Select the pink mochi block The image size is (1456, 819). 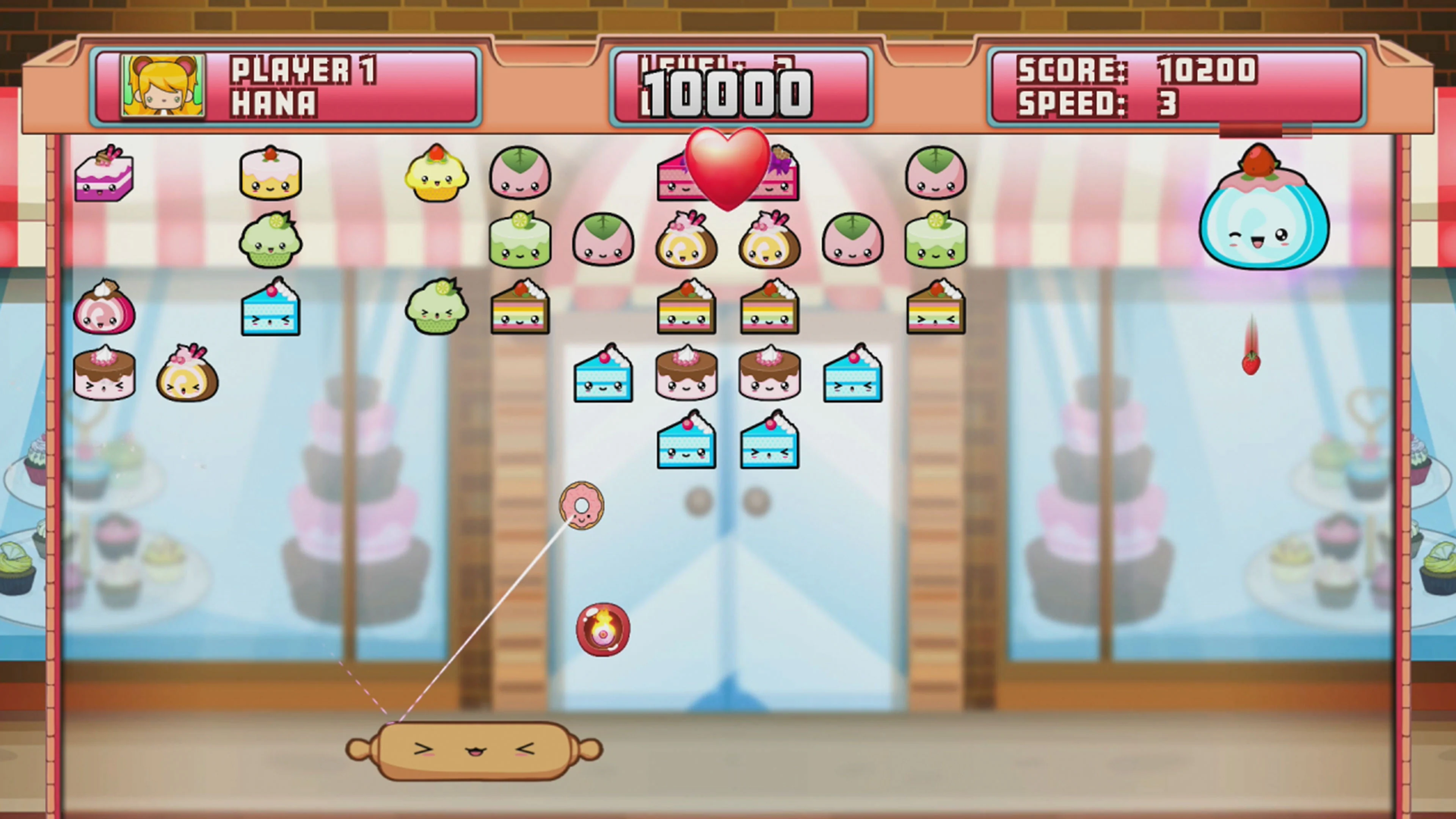(x=520, y=173)
